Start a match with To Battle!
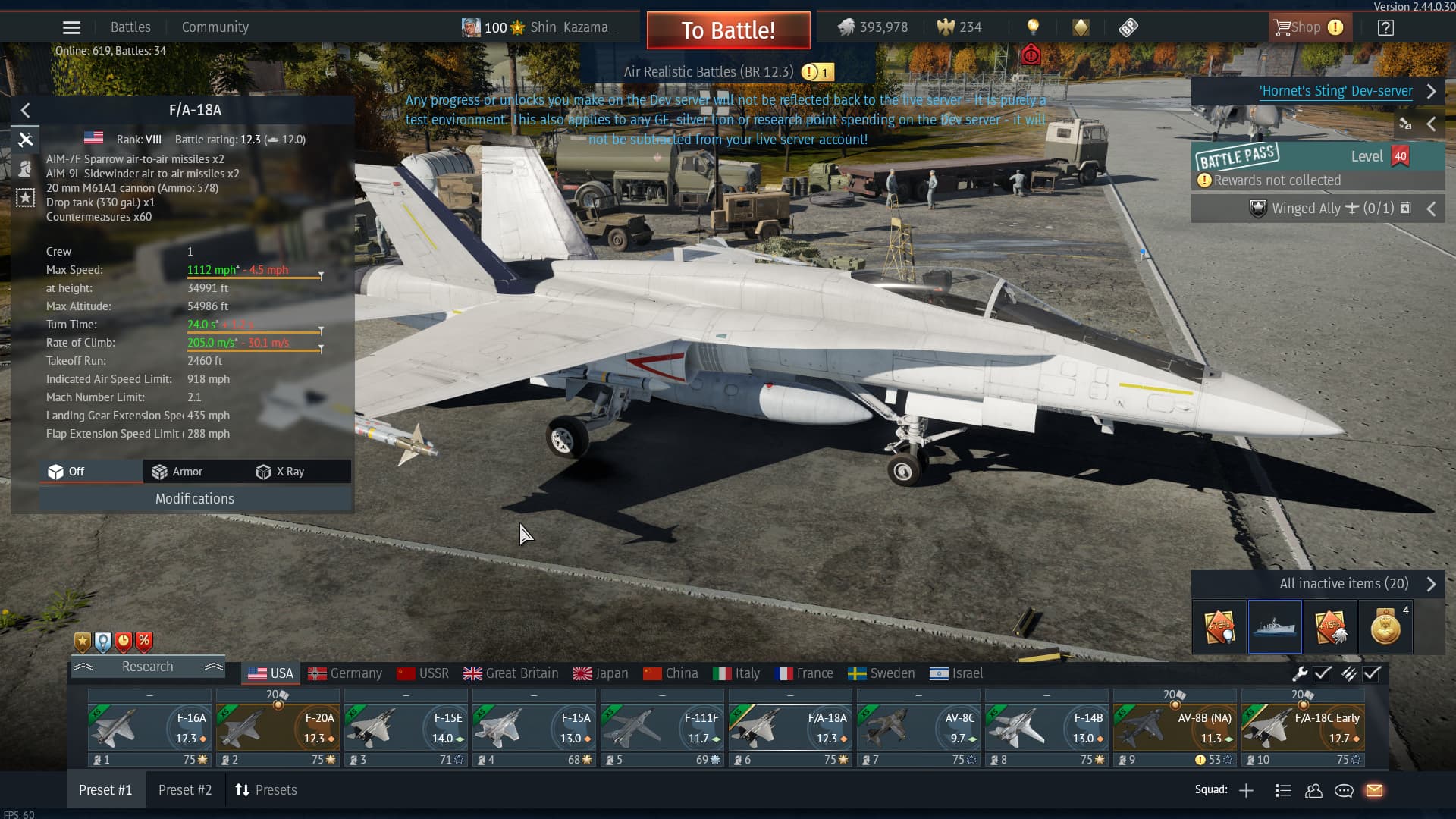 728,30
